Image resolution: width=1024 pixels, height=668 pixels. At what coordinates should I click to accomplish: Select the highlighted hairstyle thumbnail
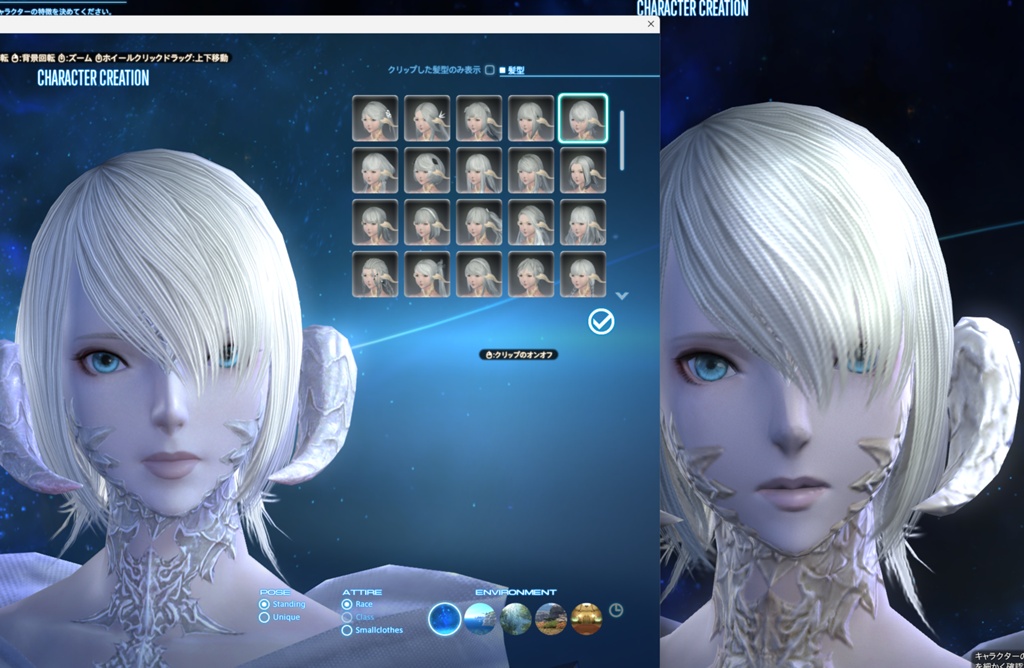(583, 118)
